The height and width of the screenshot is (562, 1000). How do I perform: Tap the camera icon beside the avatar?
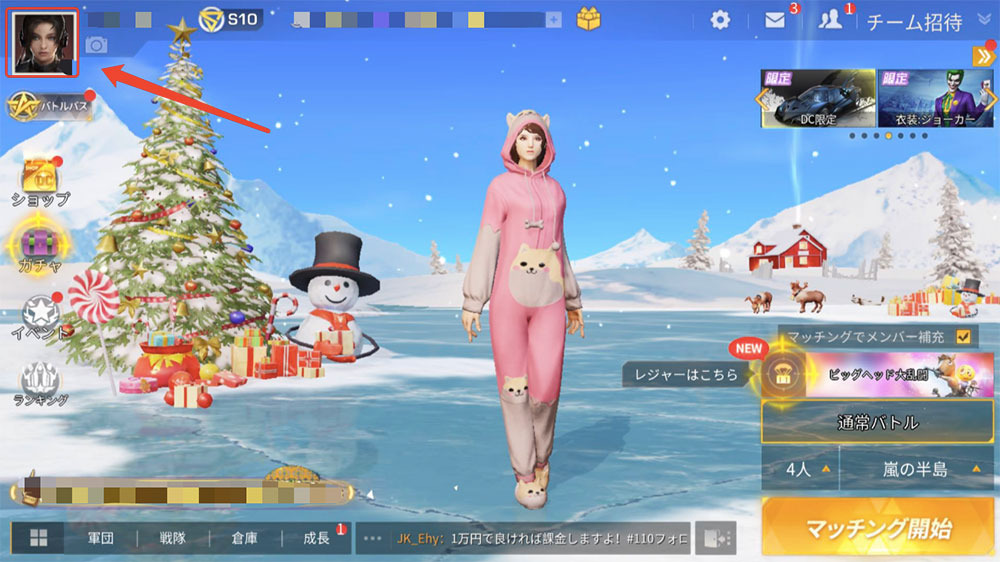97,44
